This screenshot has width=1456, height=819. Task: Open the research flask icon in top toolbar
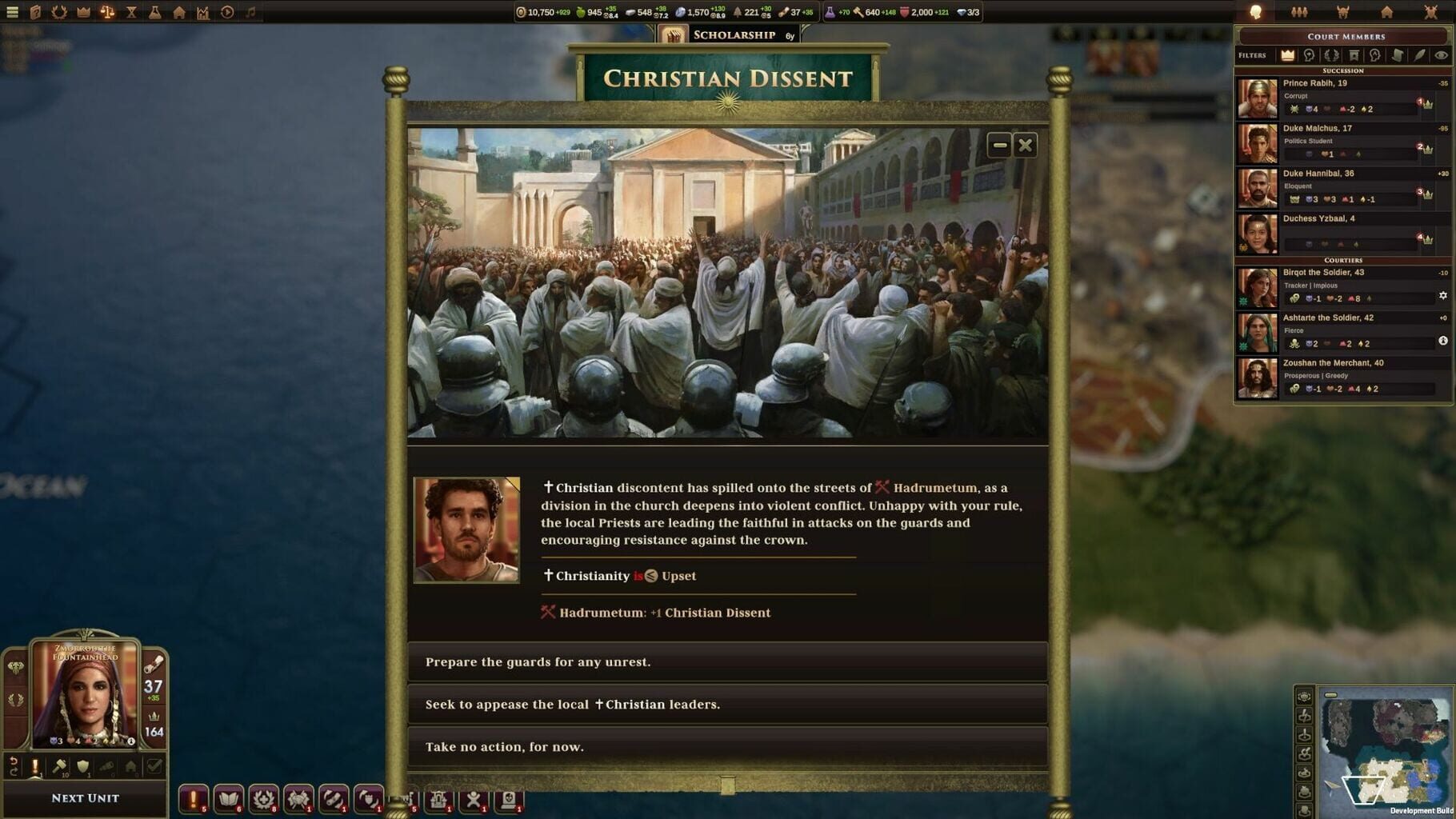155,11
